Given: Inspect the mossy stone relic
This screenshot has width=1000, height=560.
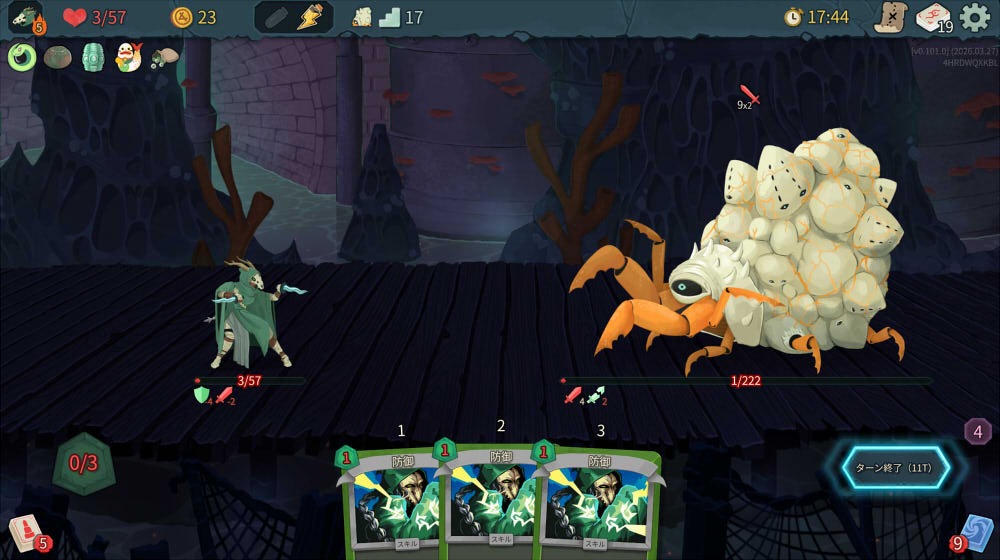Looking at the screenshot, I should (57, 57).
